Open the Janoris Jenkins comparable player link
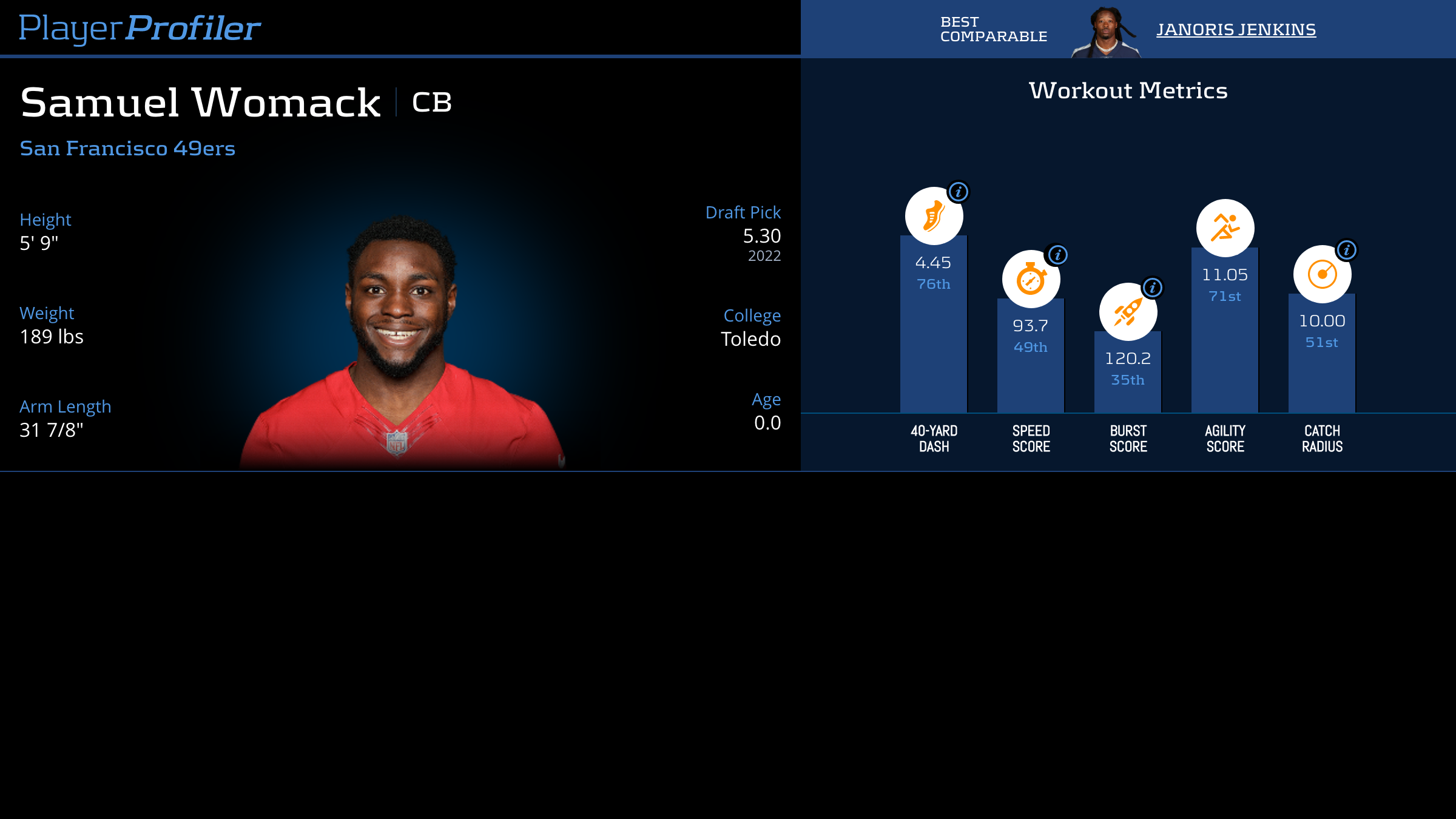The width and height of the screenshot is (1456, 819). tap(1236, 29)
